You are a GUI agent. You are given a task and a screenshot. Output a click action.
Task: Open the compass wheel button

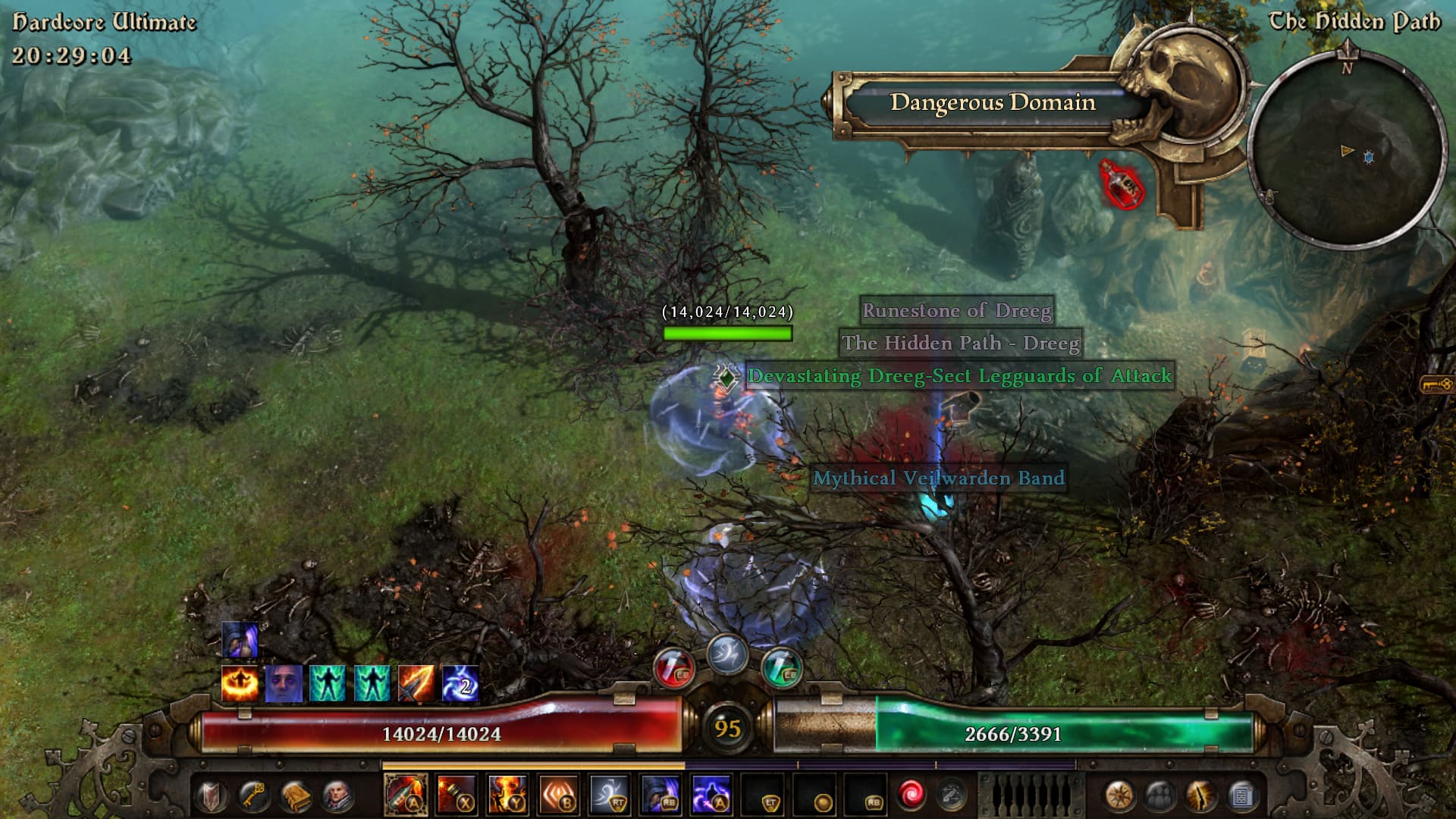tap(1119, 795)
